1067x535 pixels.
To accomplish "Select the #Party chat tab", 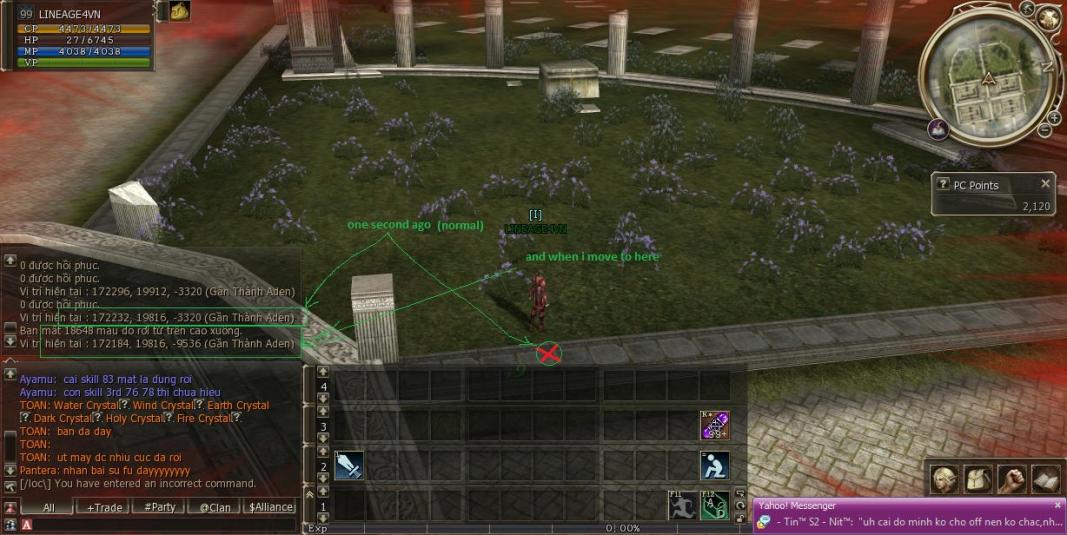I will click(159, 507).
